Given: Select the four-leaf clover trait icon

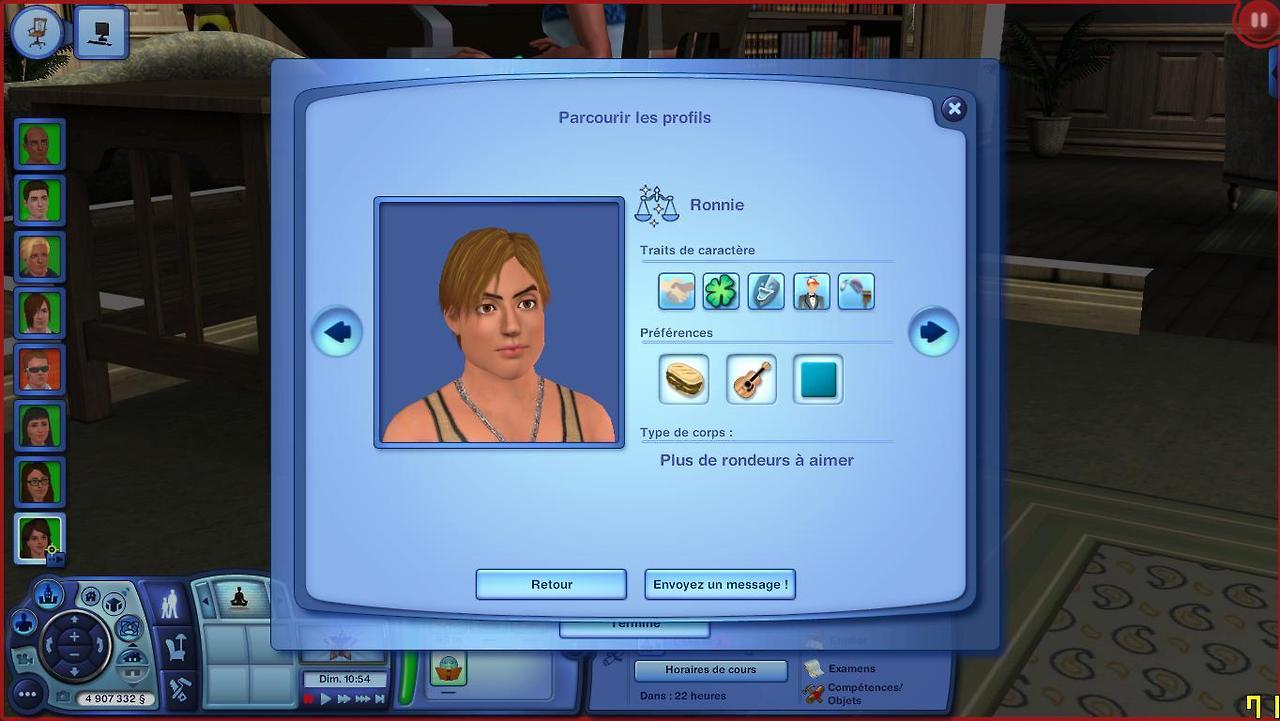Looking at the screenshot, I should 721,292.
